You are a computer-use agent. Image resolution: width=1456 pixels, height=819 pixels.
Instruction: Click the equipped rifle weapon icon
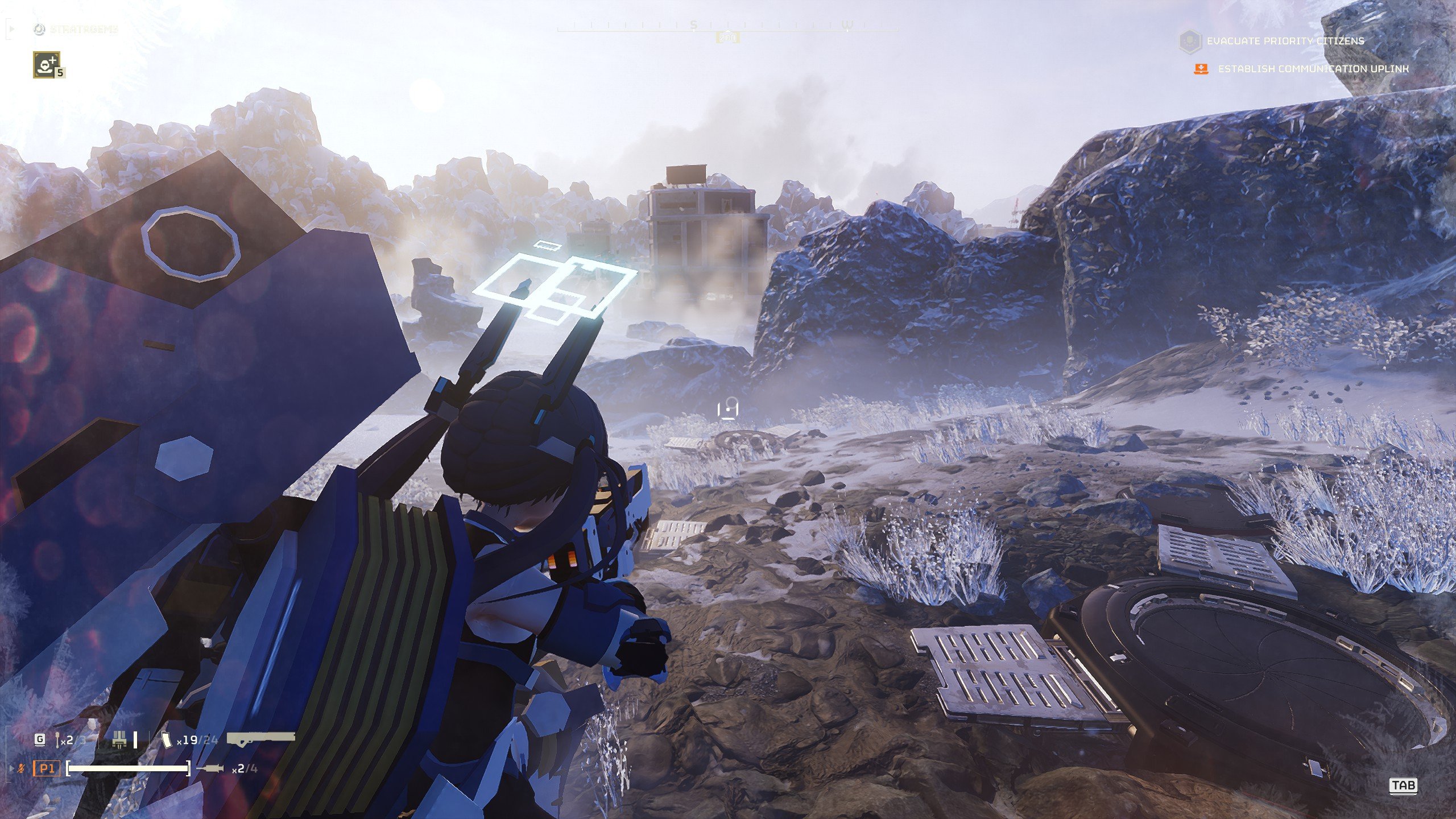coord(261,739)
